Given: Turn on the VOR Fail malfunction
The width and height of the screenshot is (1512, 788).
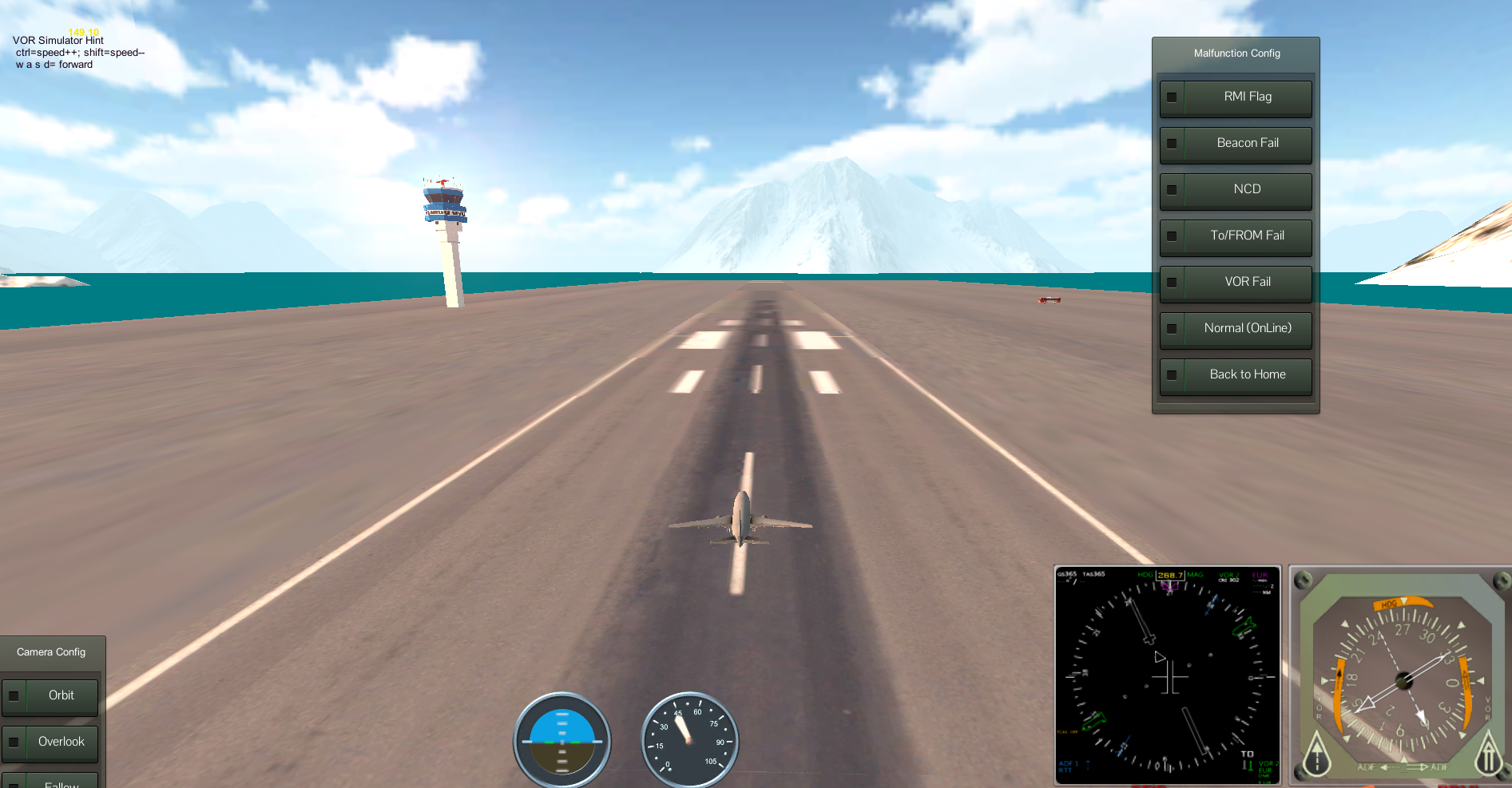Looking at the screenshot, I should [x=1235, y=283].
